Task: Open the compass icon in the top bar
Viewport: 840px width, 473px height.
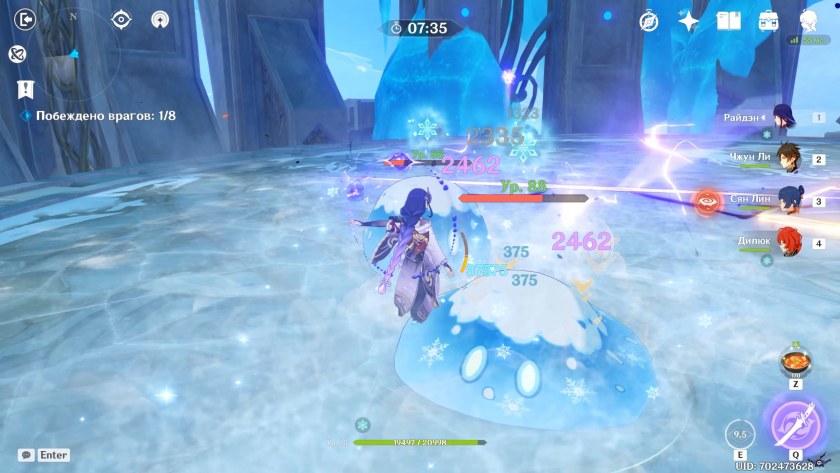Action: click(x=649, y=20)
